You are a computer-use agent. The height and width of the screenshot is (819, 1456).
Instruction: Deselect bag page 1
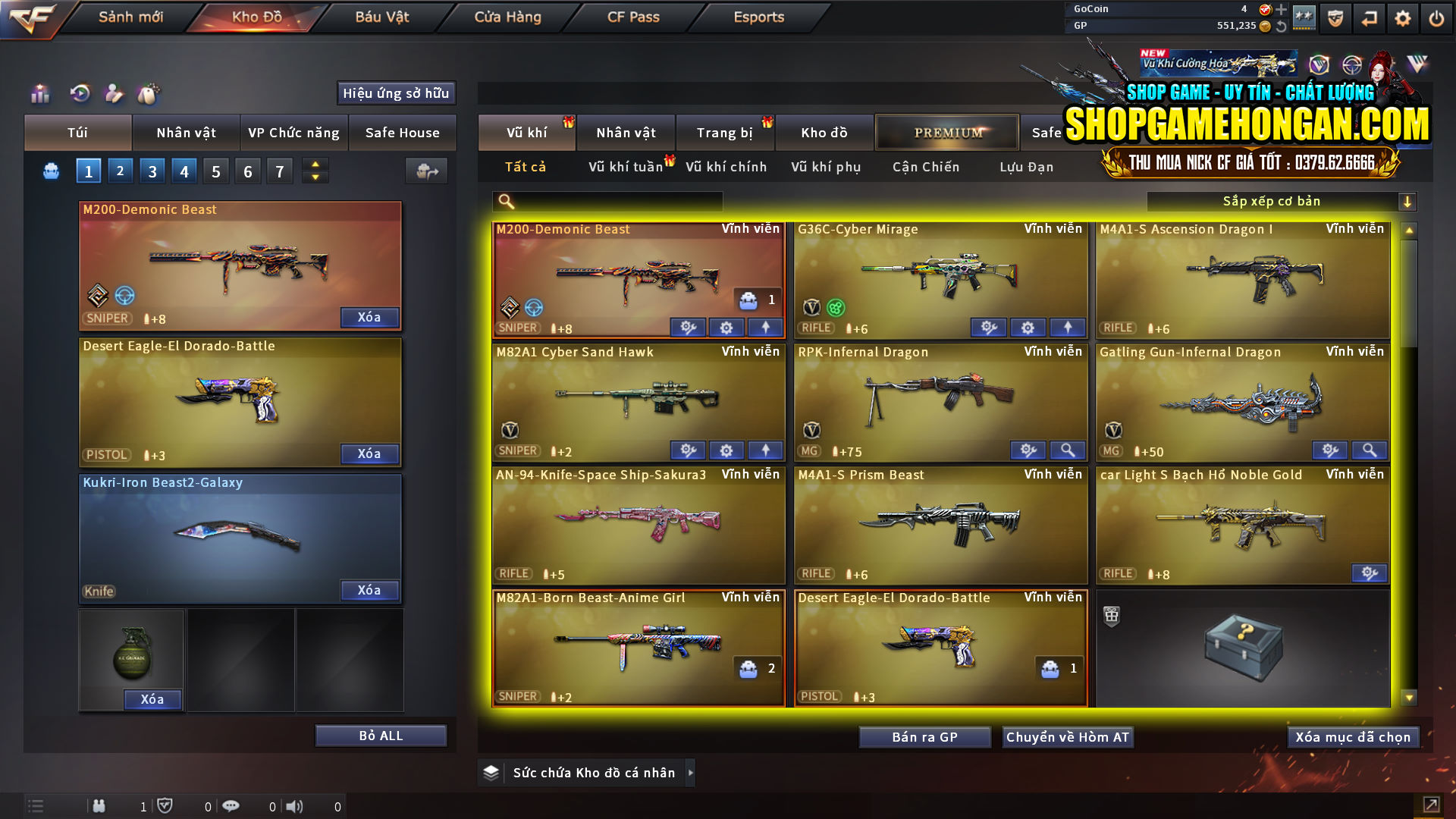point(88,171)
